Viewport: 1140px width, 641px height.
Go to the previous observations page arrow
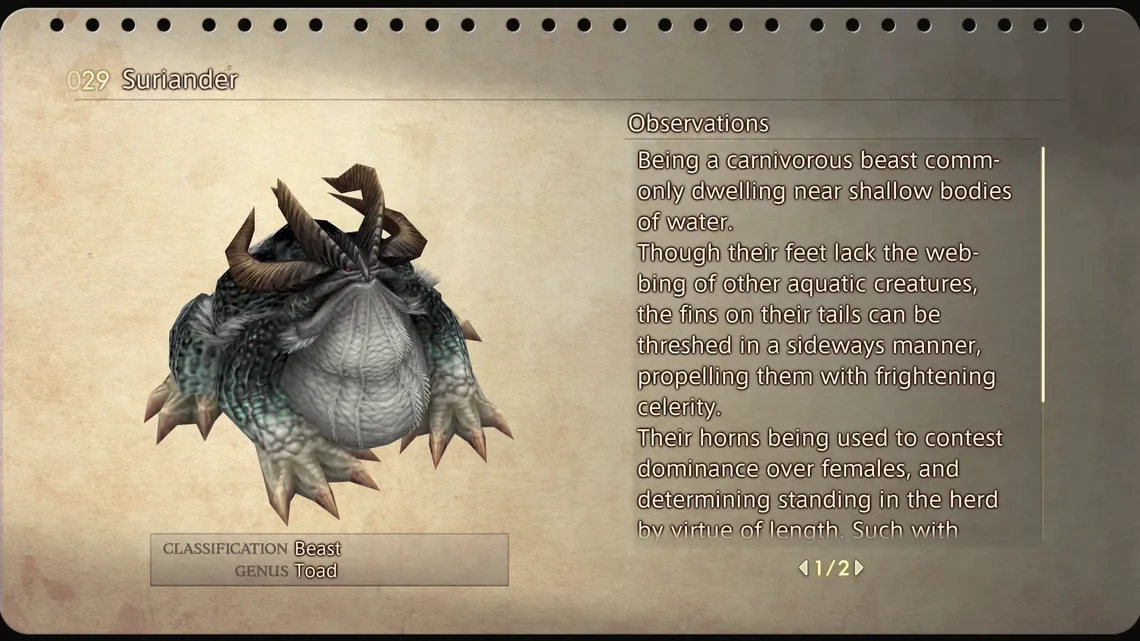[803, 568]
